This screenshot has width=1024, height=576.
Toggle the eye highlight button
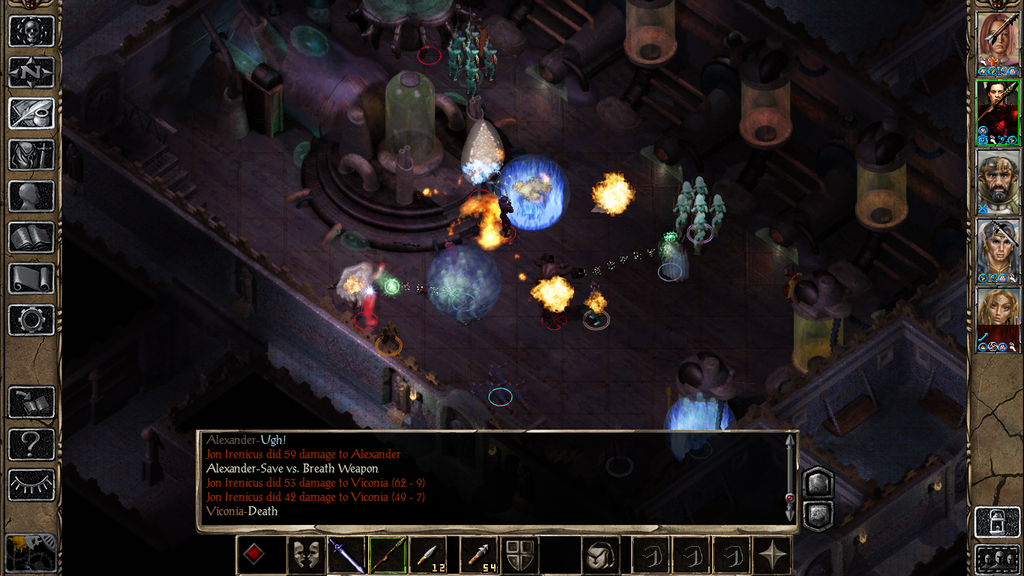point(31,485)
